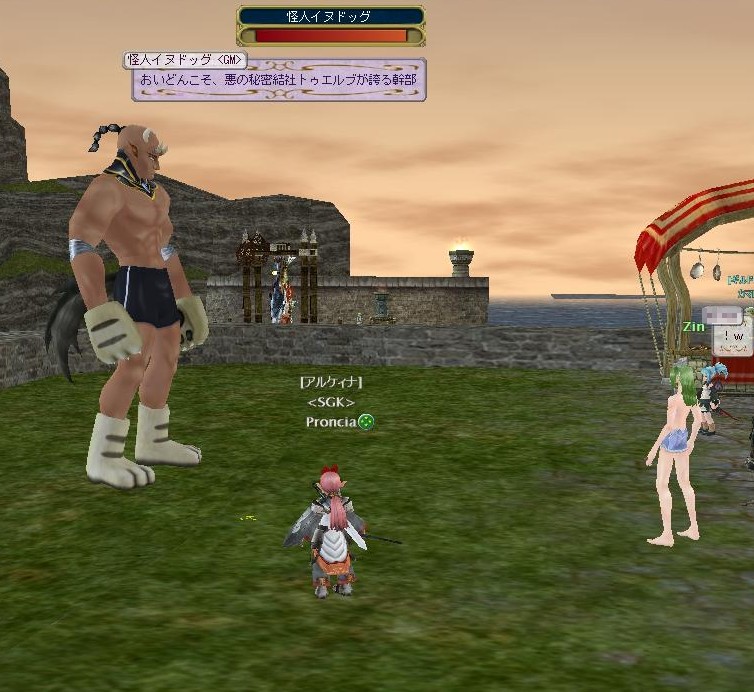754x692 pixels.
Task: Select the green Zin nameplate
Action: (x=694, y=327)
